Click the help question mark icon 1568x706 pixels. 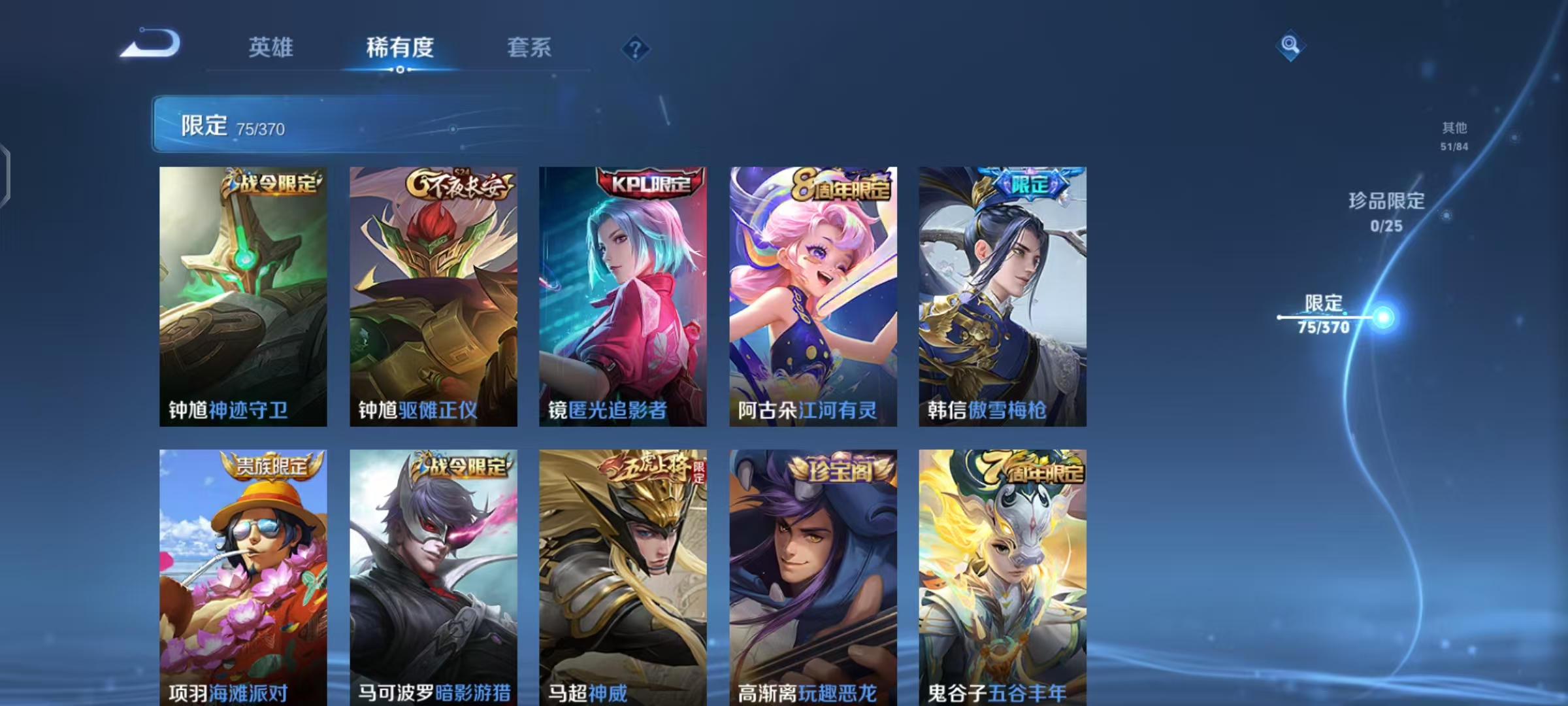point(636,48)
